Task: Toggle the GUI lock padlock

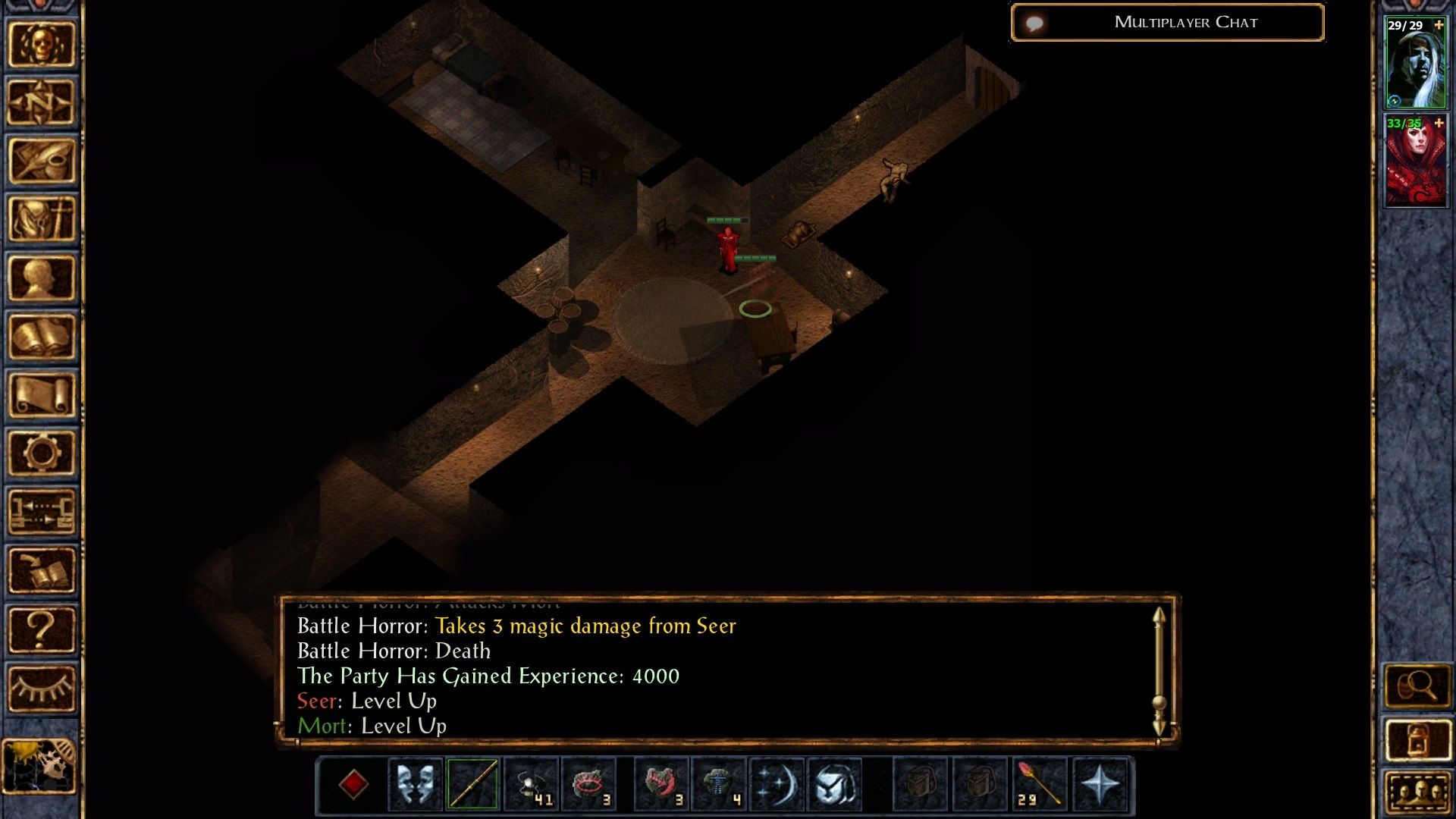Action: (x=1417, y=738)
